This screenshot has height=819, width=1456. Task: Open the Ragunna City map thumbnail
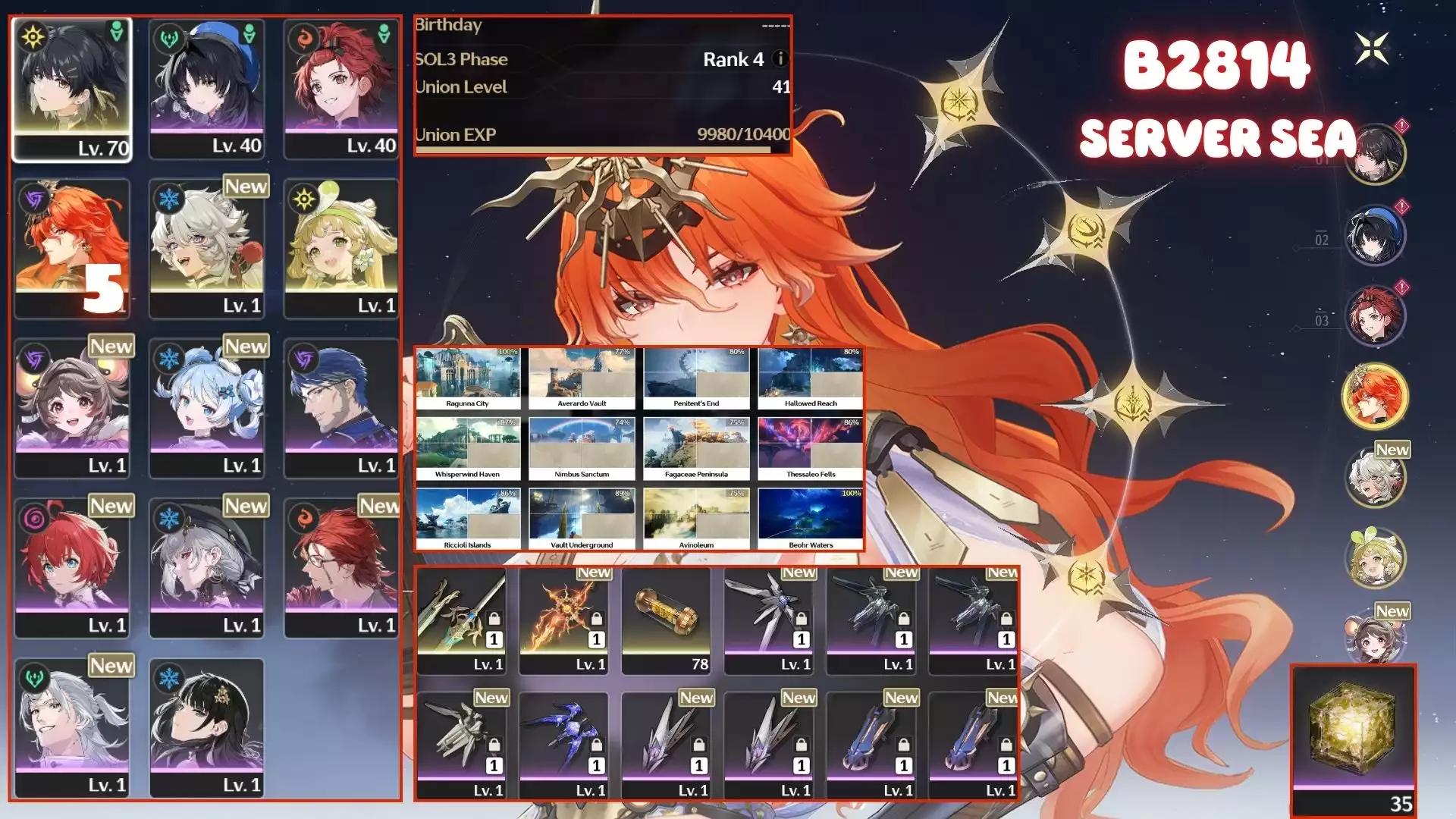coord(468,378)
